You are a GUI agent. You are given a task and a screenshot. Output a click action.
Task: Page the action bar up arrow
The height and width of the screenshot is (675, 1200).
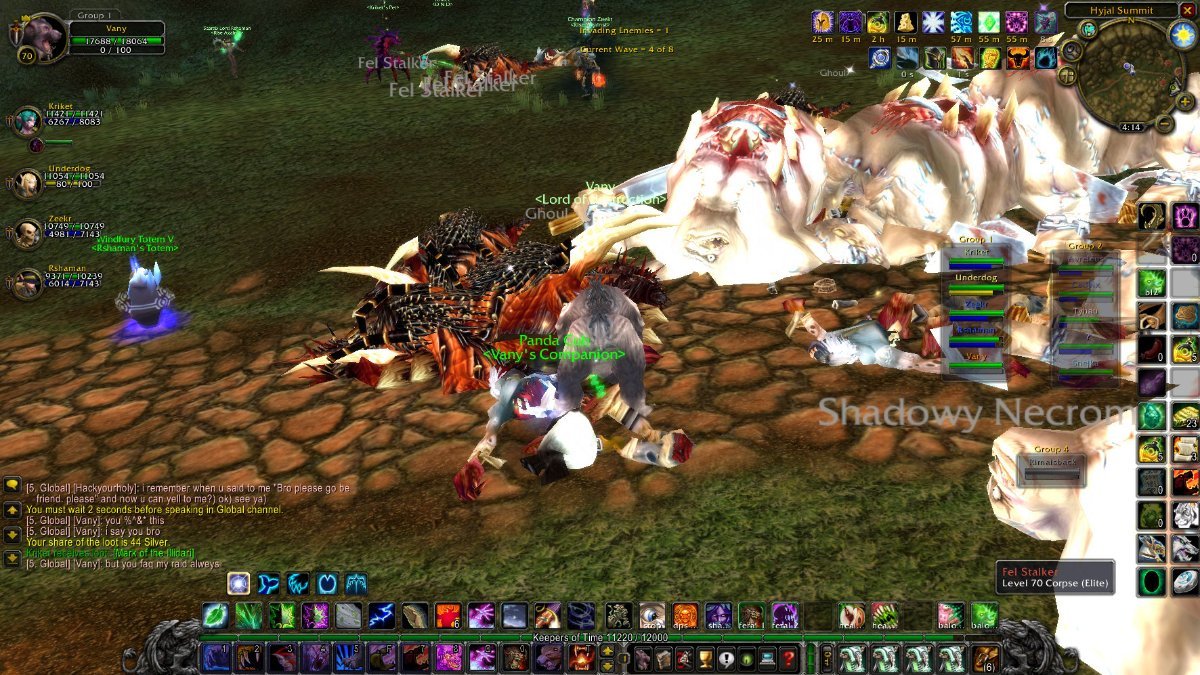(607, 651)
